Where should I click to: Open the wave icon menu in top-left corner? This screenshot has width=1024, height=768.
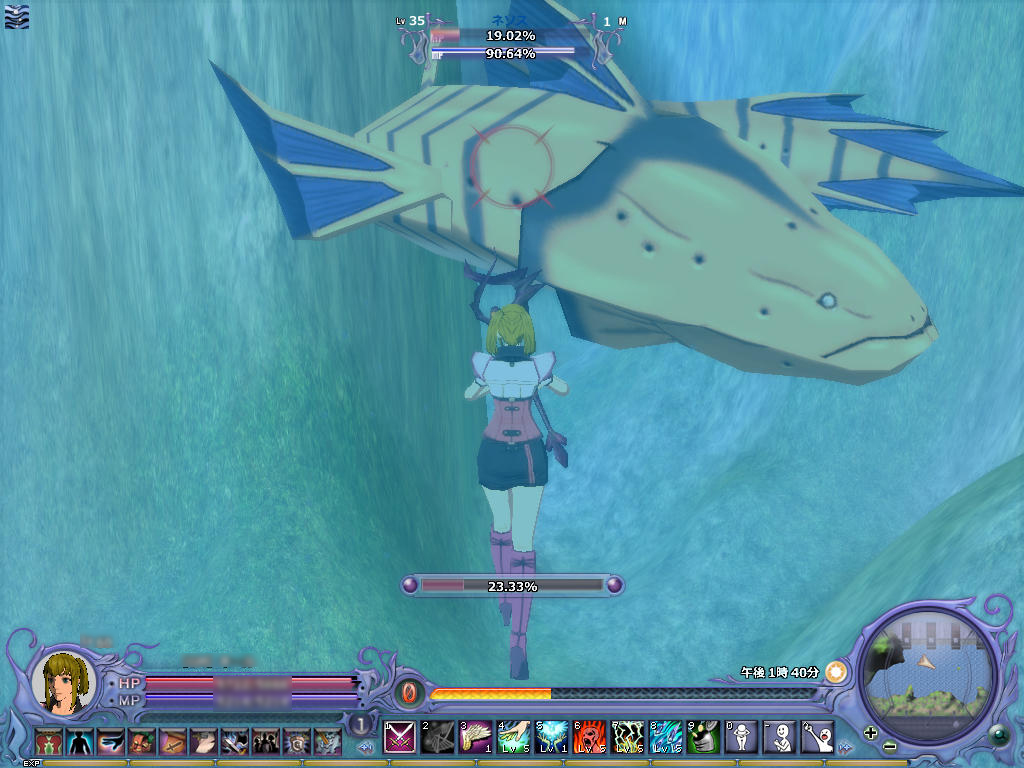tap(17, 16)
